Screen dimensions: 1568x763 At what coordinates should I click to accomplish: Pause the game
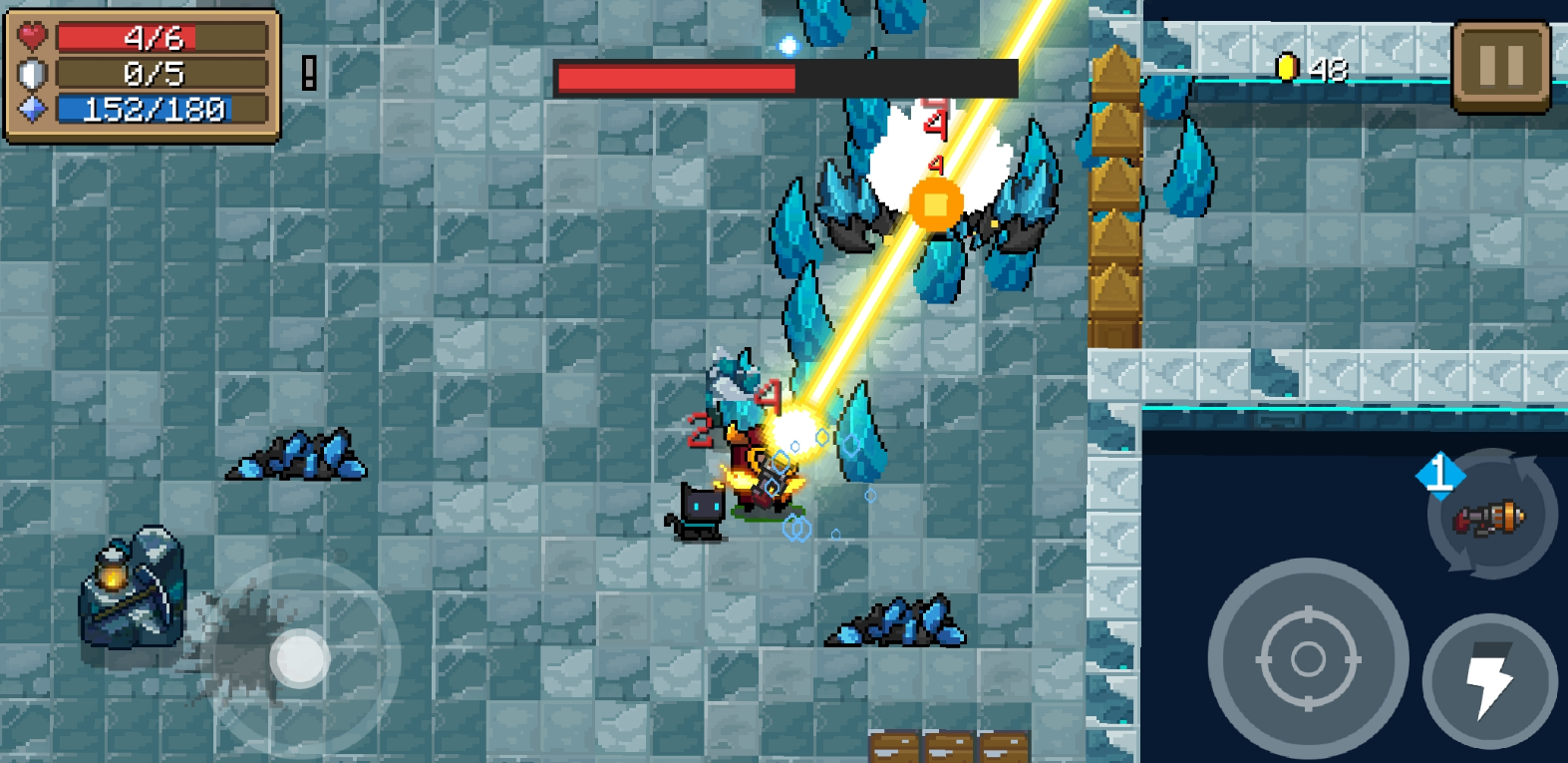pyautogui.click(x=1500, y=67)
